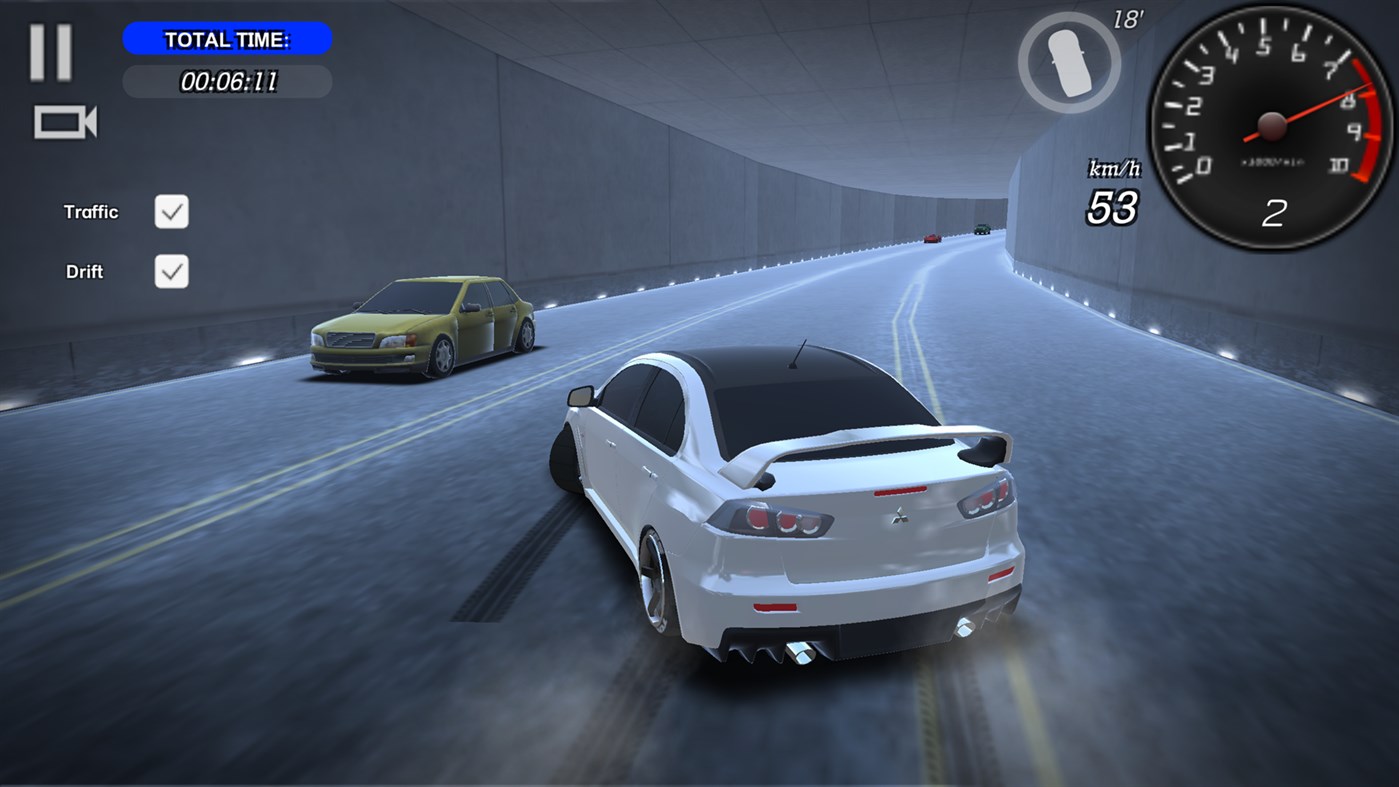
Task: Toggle Traffic off then look at traffic cars
Action: 171,211
